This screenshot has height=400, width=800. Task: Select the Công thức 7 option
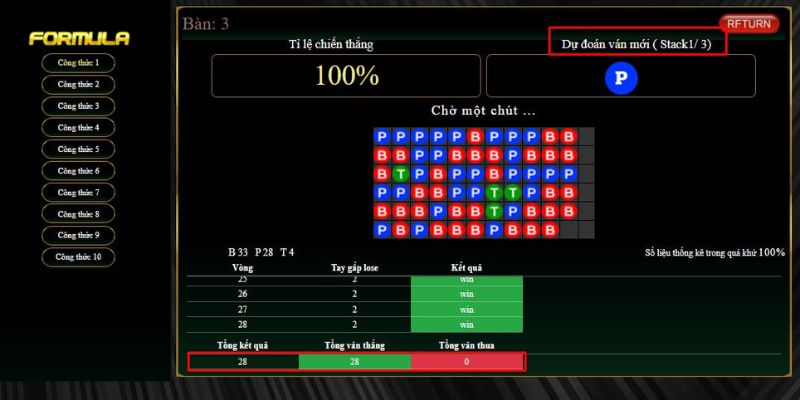(78, 192)
